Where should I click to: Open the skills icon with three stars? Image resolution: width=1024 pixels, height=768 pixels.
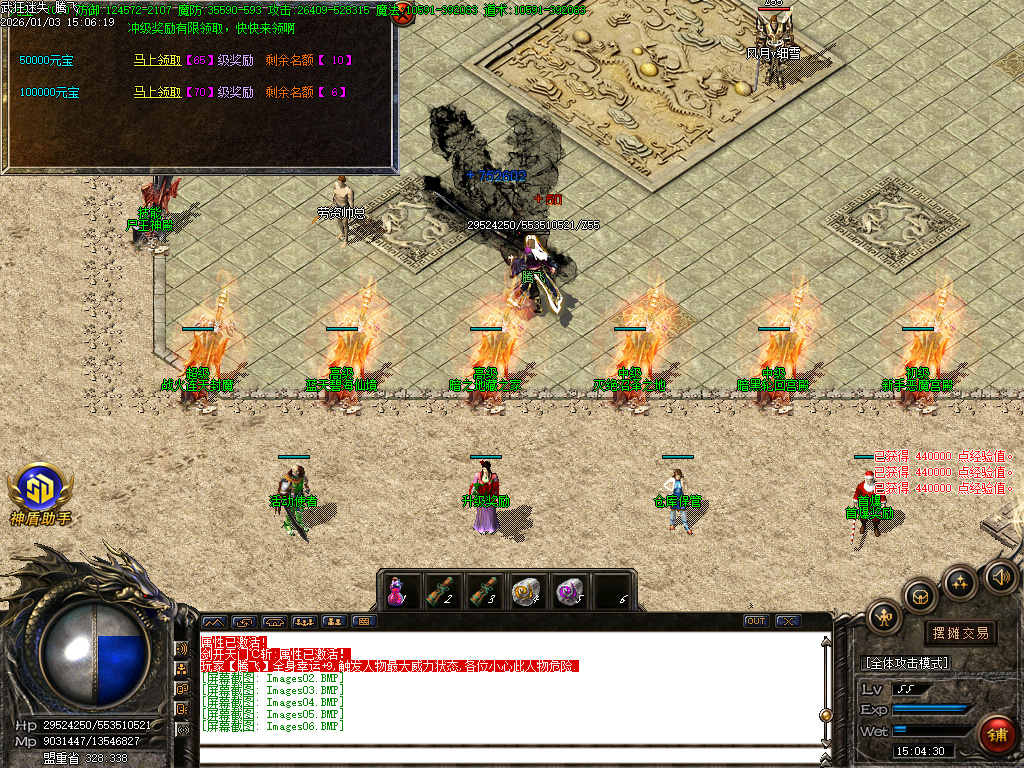point(960,582)
